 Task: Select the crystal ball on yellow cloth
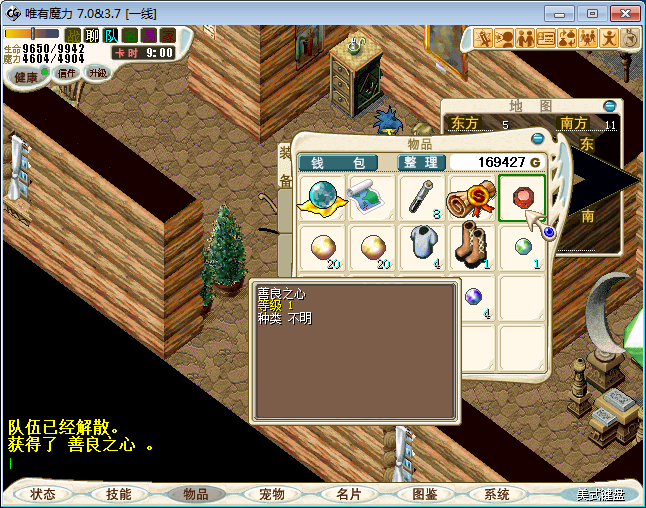pyautogui.click(x=322, y=196)
